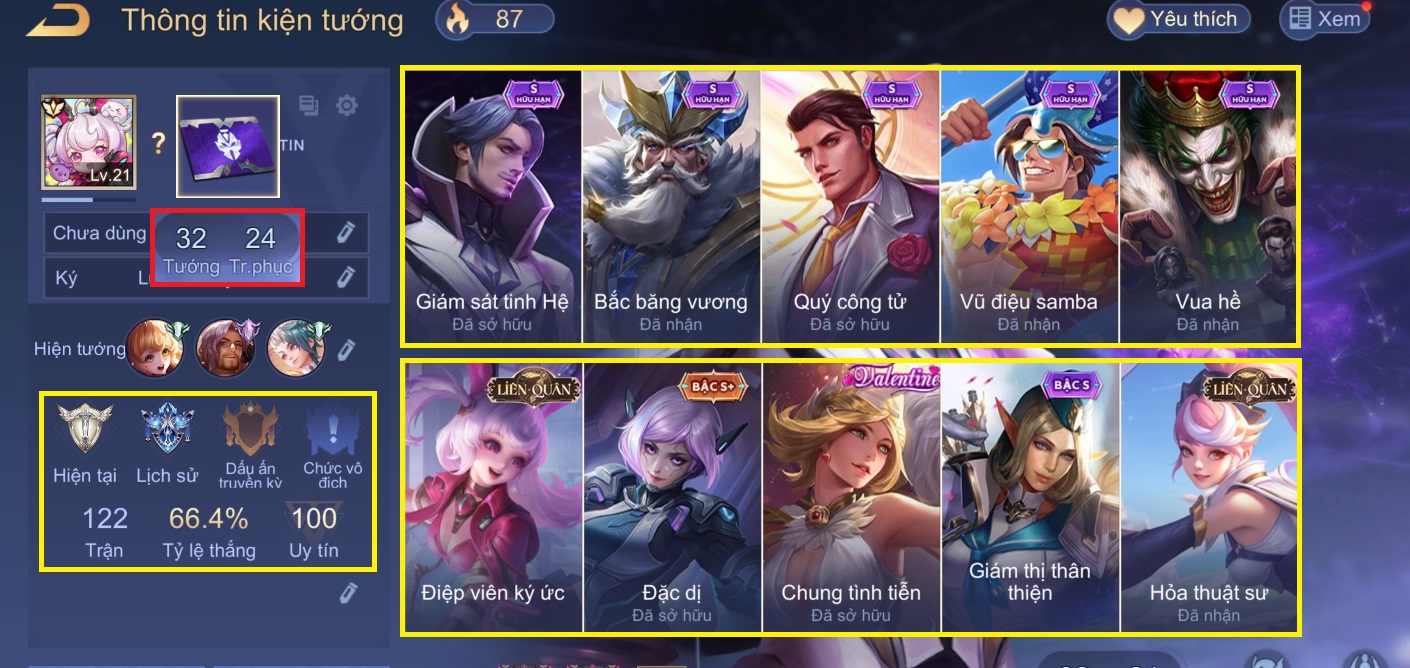The image size is (1410, 668).
Task: Go back using the return arrow
Action: pos(58,20)
